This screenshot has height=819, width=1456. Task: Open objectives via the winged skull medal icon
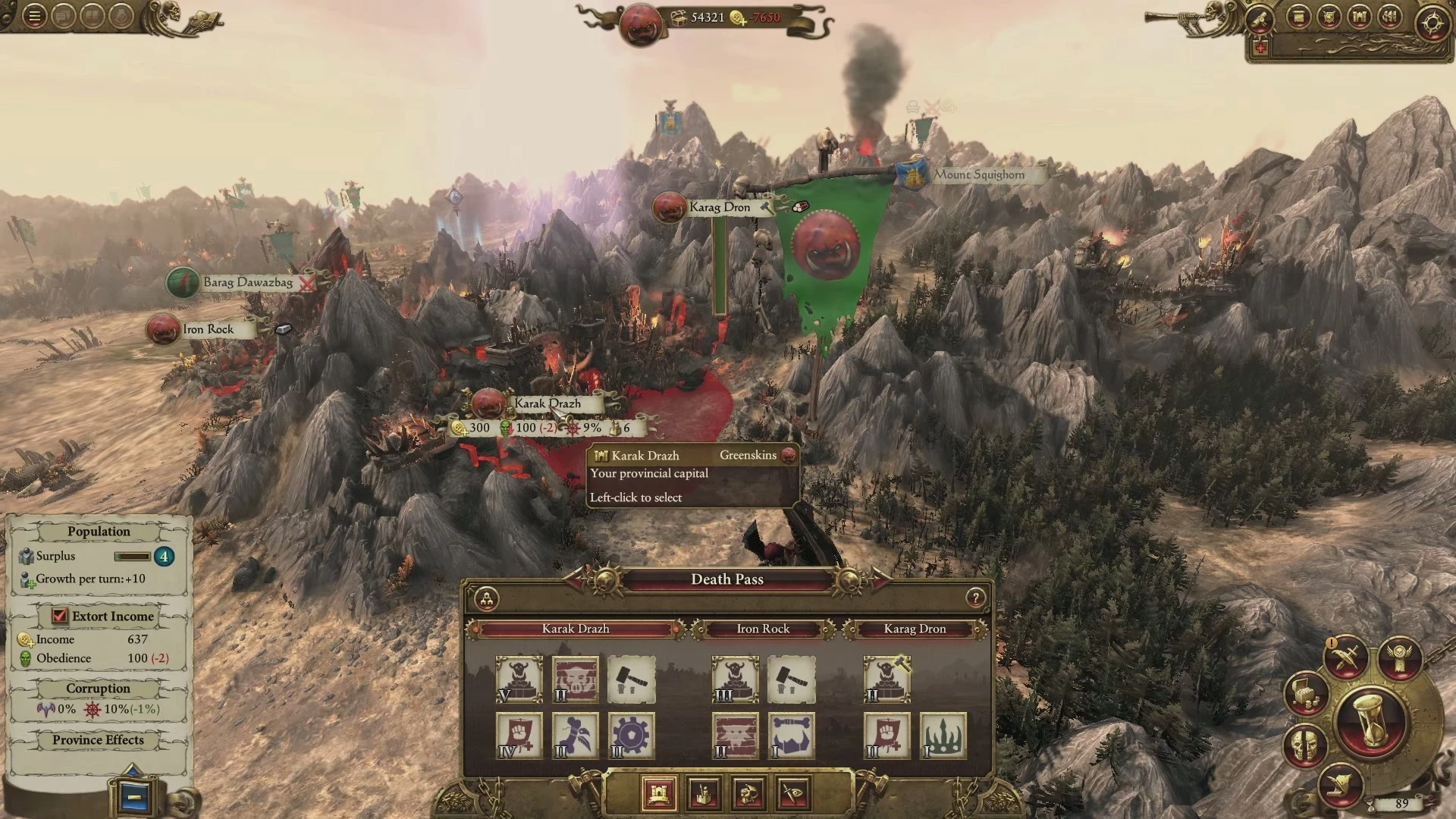click(1400, 657)
